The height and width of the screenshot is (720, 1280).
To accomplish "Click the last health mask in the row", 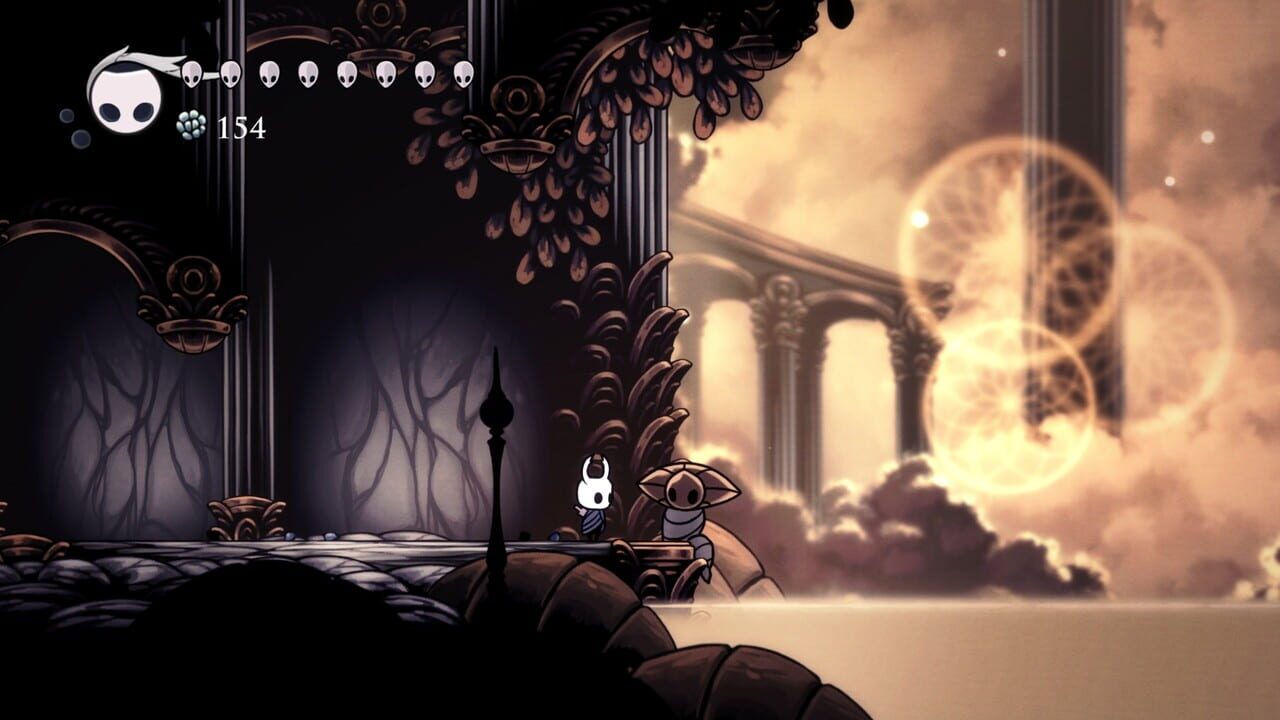I will [x=462, y=74].
